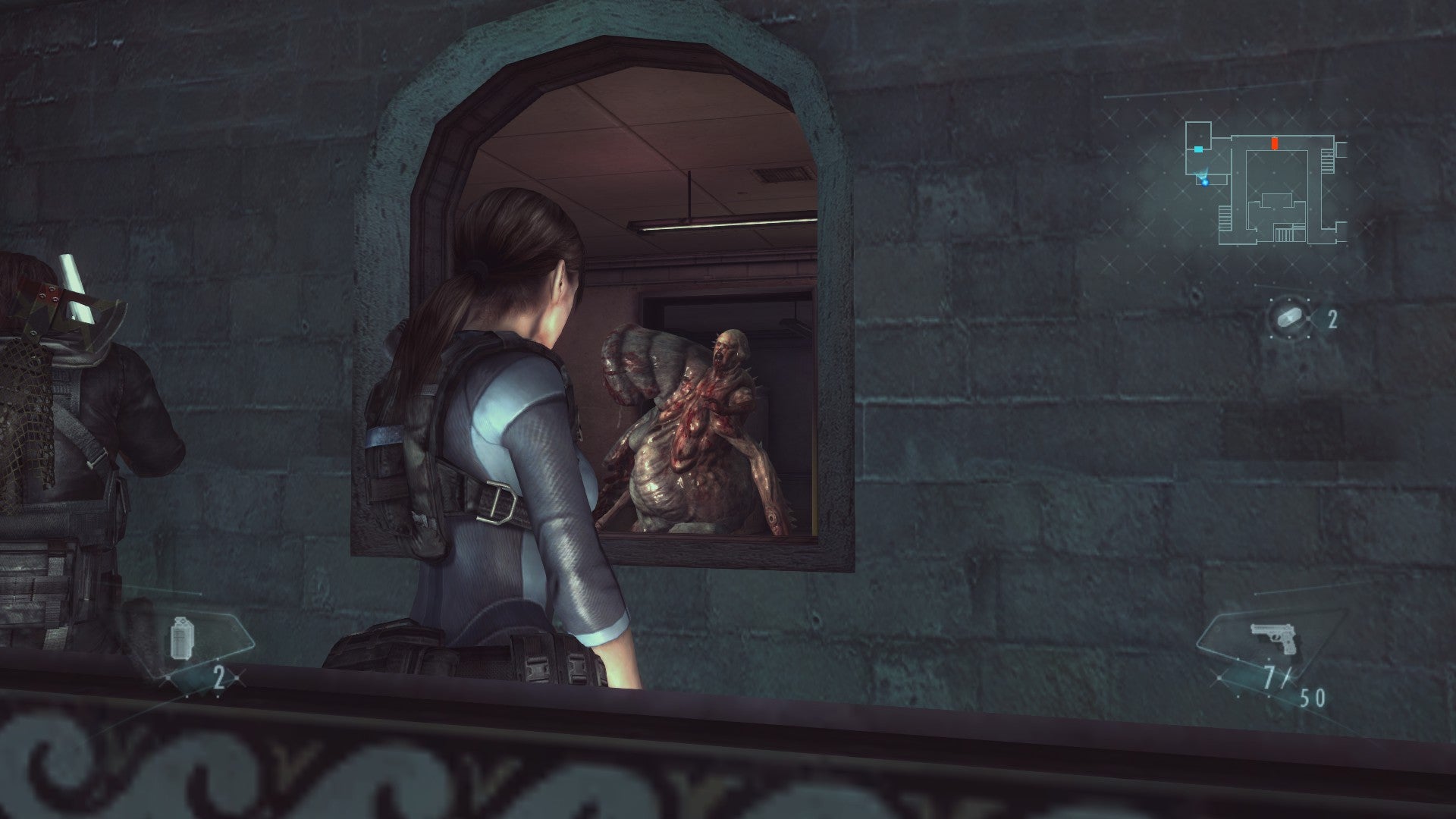Click the herb count number 2
Viewport: 1456px width, 819px height.
click(1332, 318)
